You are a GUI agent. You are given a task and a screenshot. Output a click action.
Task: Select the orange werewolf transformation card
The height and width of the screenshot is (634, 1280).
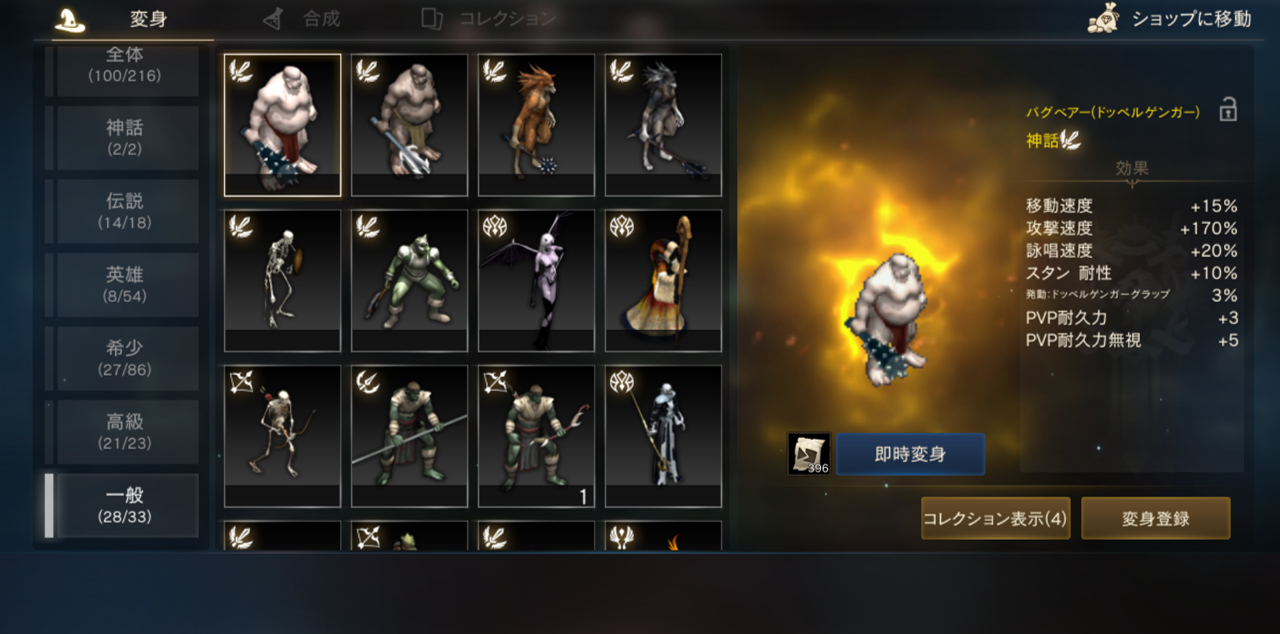536,125
